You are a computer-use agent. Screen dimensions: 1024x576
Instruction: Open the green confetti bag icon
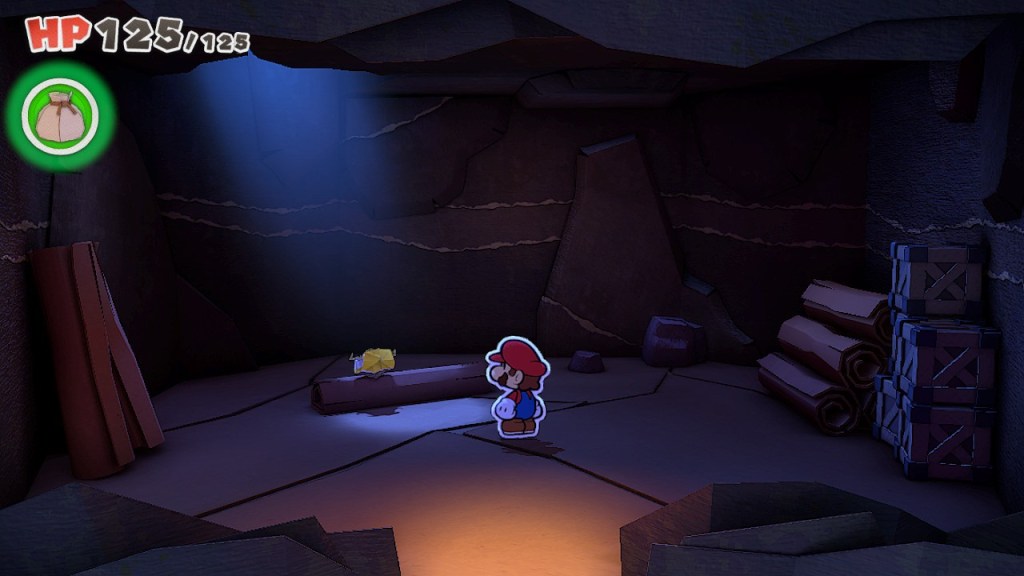(x=59, y=117)
